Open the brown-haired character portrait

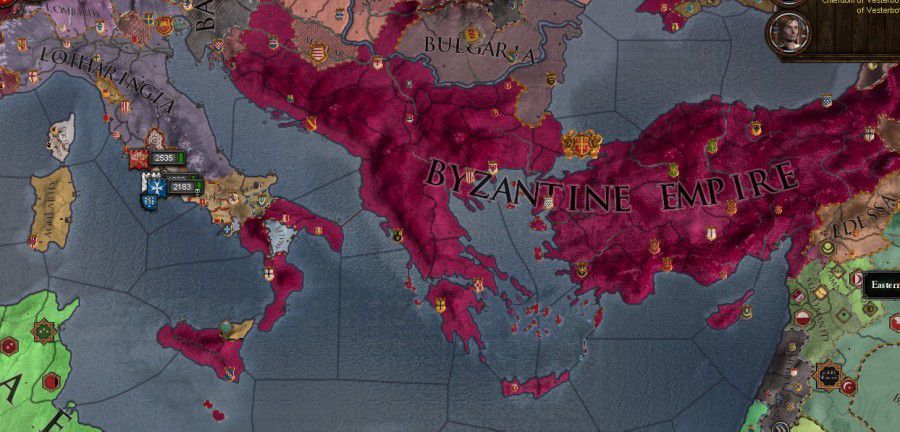(788, 33)
